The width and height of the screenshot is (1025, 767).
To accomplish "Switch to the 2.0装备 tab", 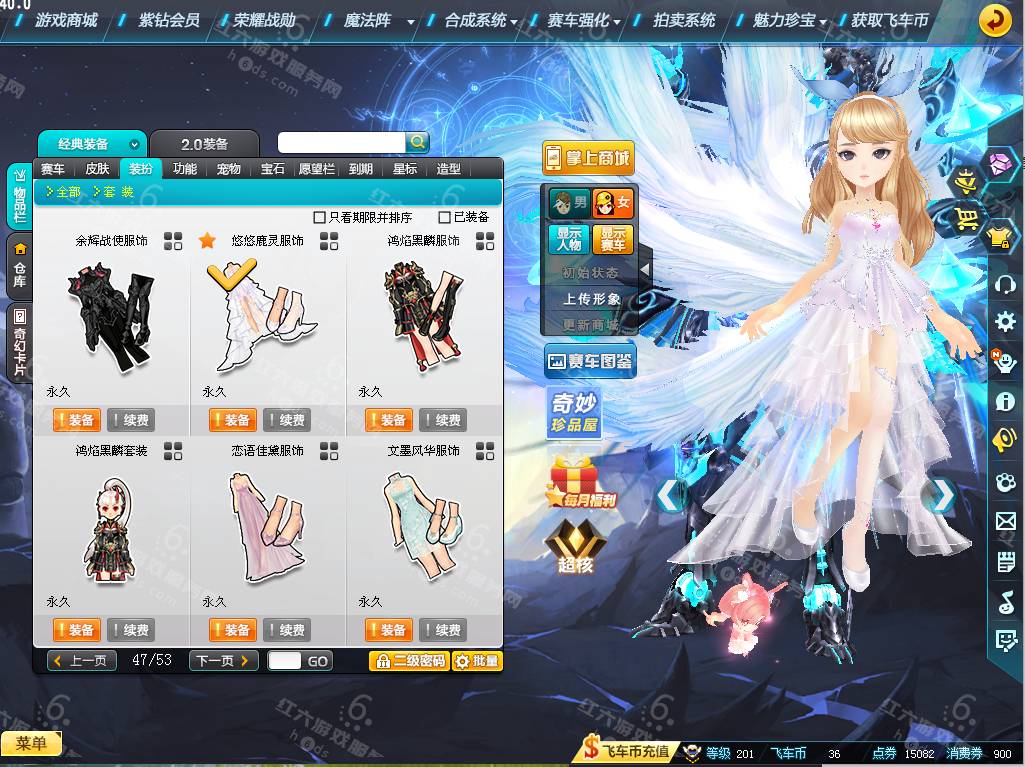I will tap(203, 144).
